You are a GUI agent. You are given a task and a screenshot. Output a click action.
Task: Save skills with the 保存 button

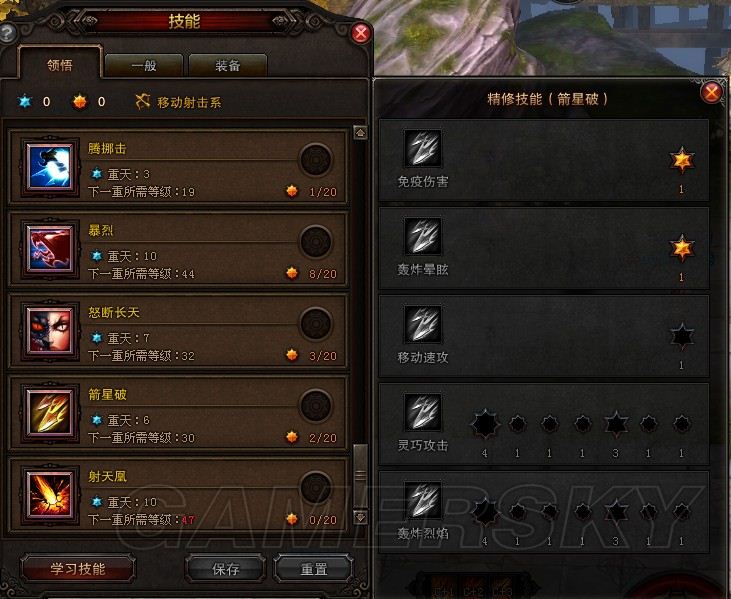click(x=226, y=569)
